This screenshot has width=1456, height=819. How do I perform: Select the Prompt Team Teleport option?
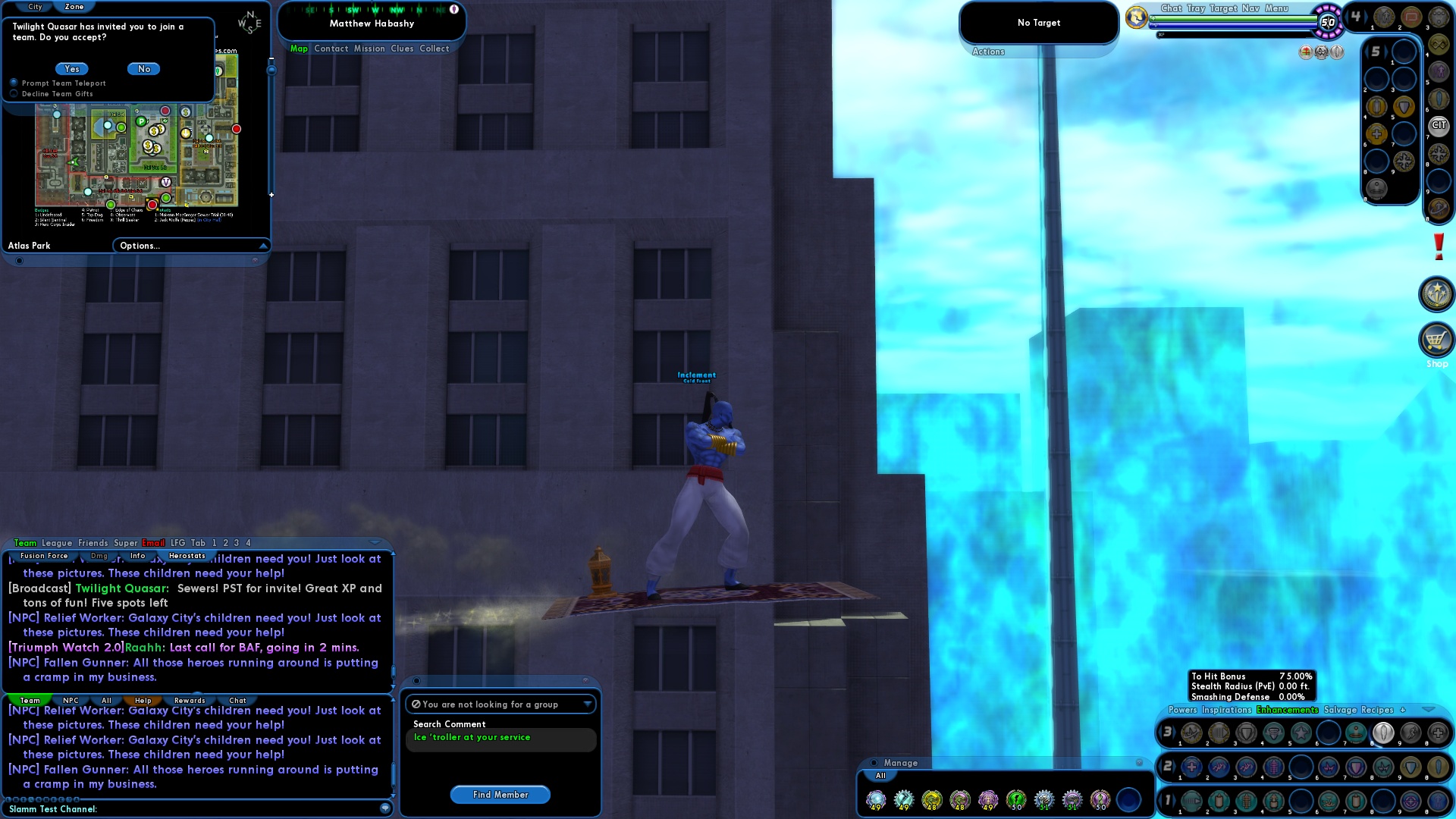pyautogui.click(x=14, y=83)
